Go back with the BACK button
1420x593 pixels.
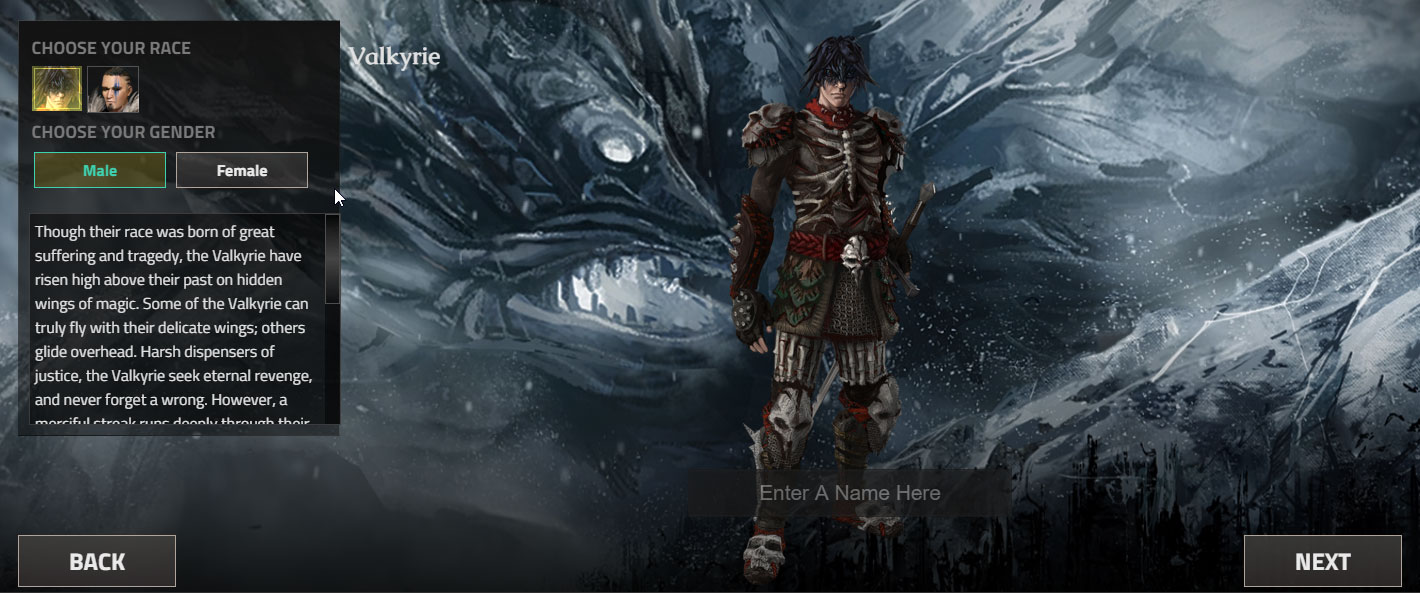click(97, 561)
